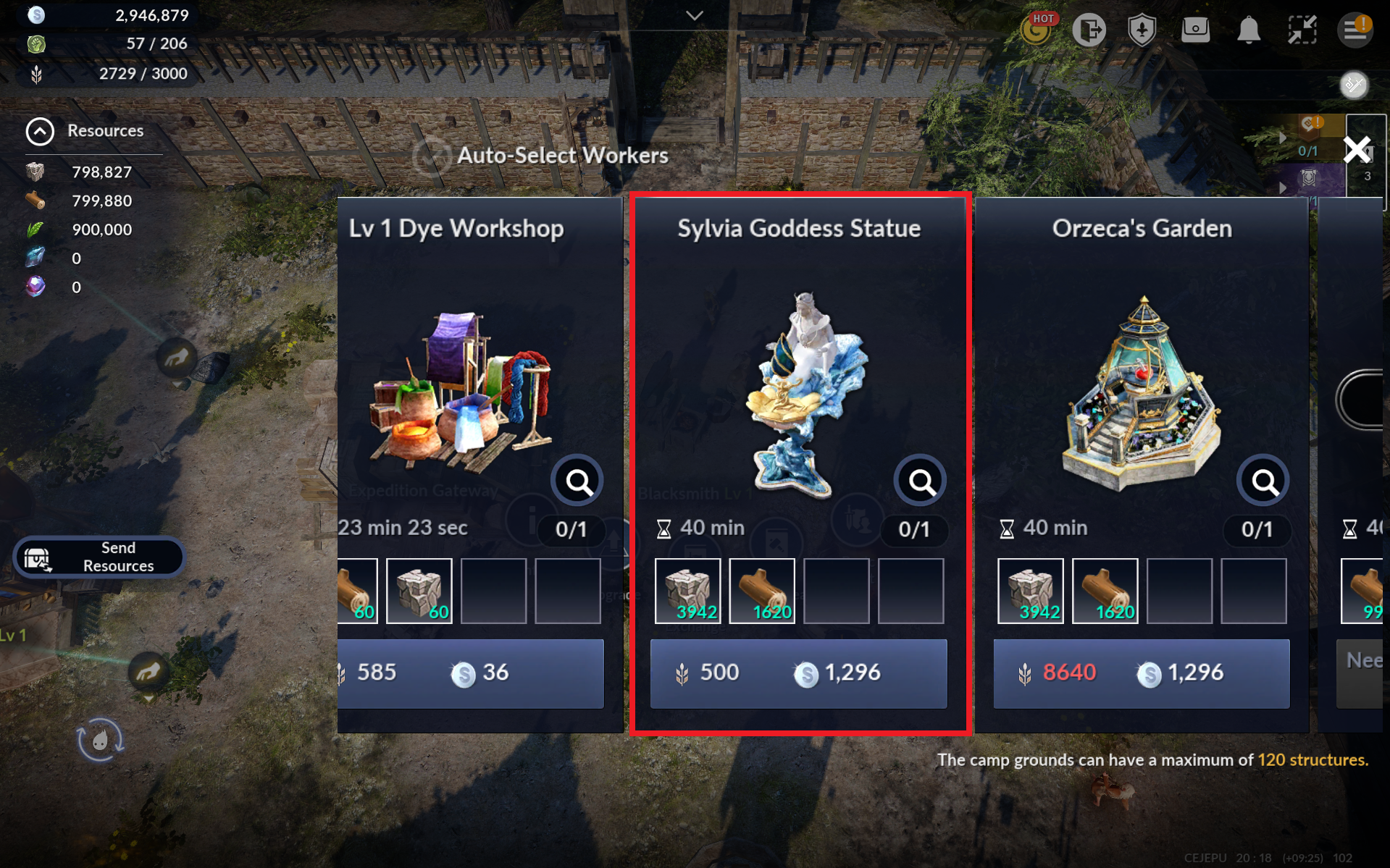Expand the top dropdown arrow
The height and width of the screenshot is (868, 1390).
pyautogui.click(x=695, y=16)
